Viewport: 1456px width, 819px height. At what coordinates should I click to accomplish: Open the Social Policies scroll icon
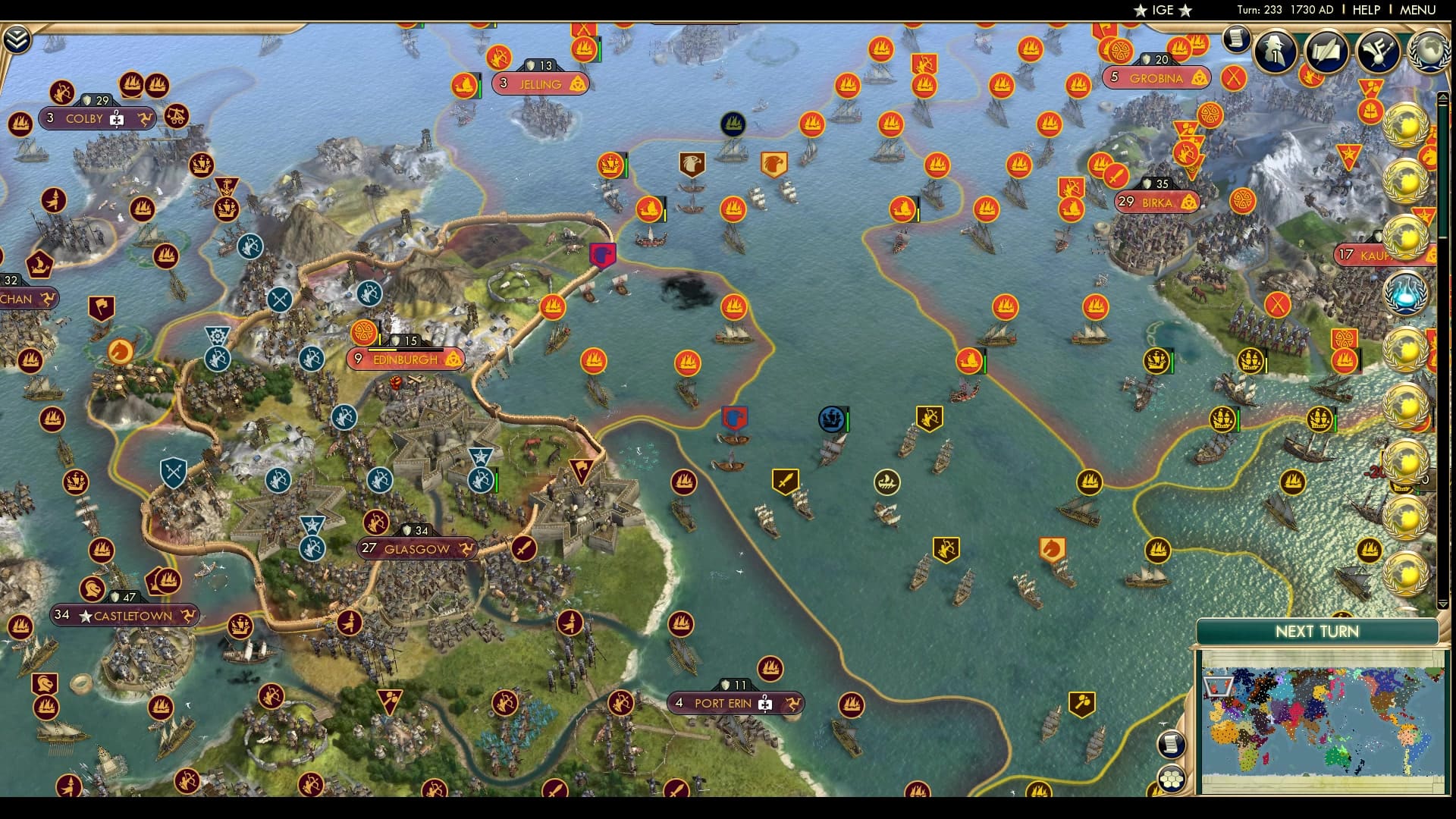click(x=1326, y=52)
